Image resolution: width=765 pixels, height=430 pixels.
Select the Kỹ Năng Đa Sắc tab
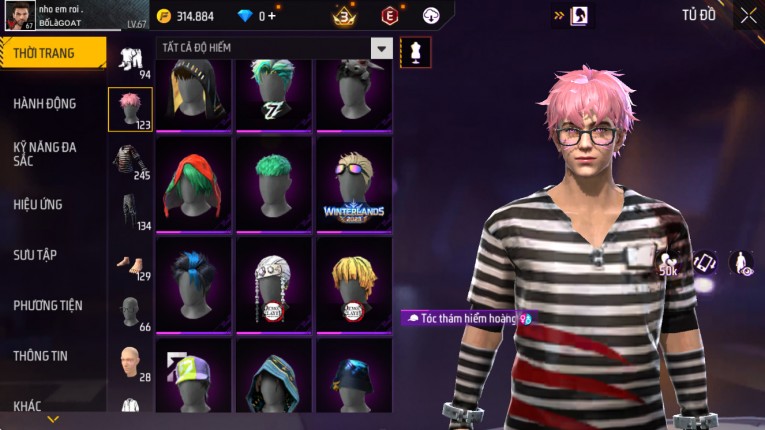pyautogui.click(x=45, y=153)
